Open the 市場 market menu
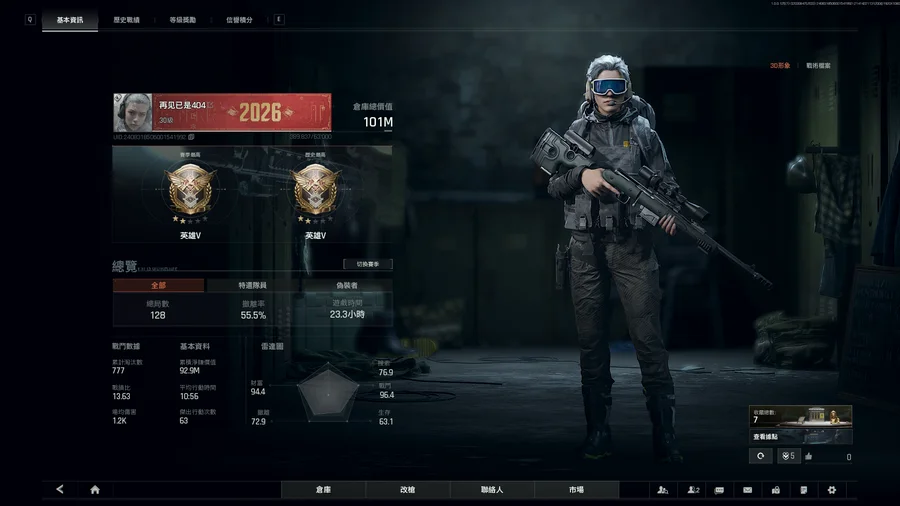Image resolution: width=900 pixels, height=506 pixels. tap(576, 490)
